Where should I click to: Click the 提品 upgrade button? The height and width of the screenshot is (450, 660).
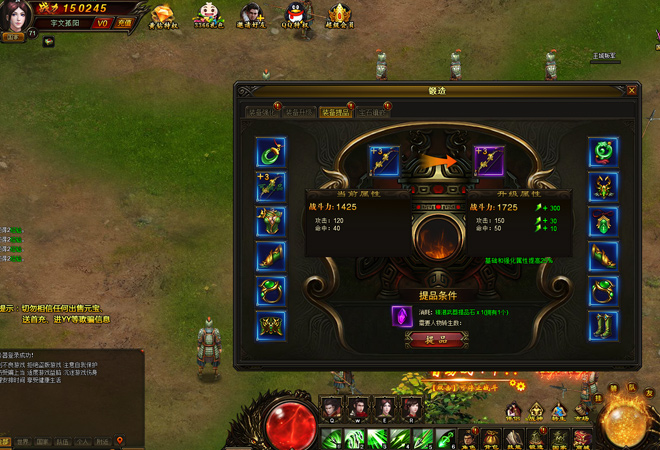(x=435, y=339)
